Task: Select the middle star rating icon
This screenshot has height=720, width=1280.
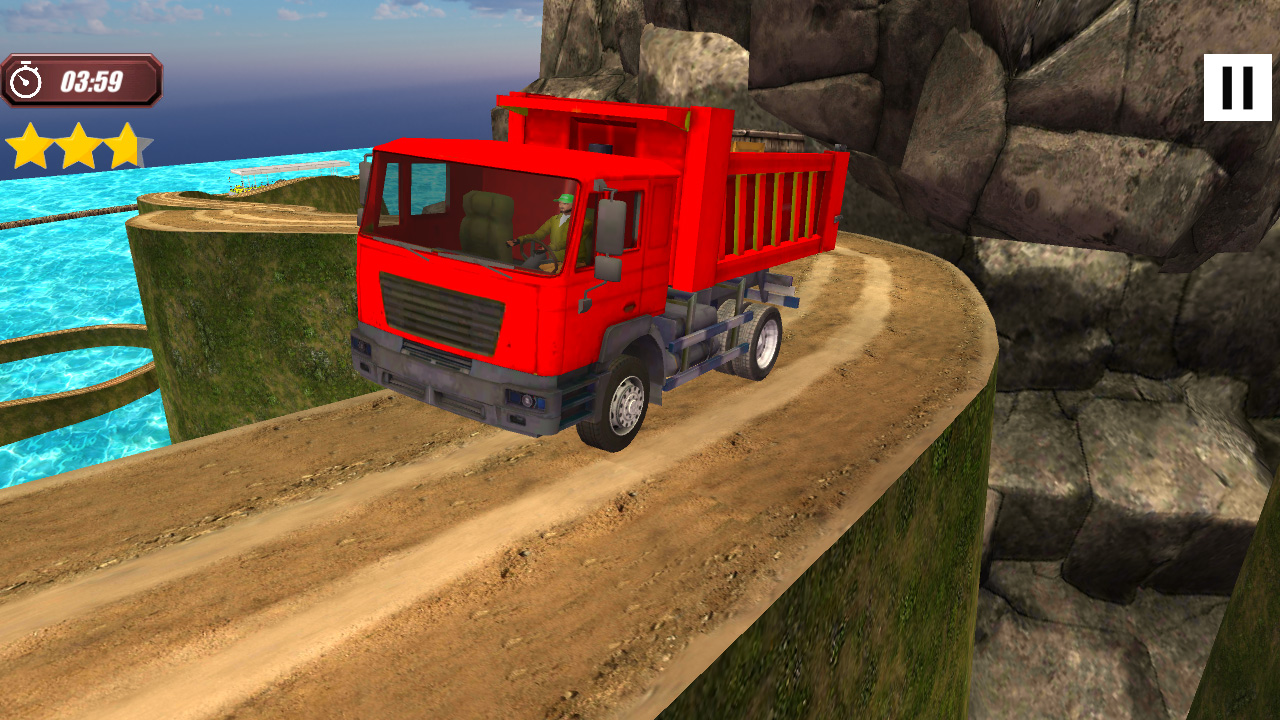Action: 80,145
